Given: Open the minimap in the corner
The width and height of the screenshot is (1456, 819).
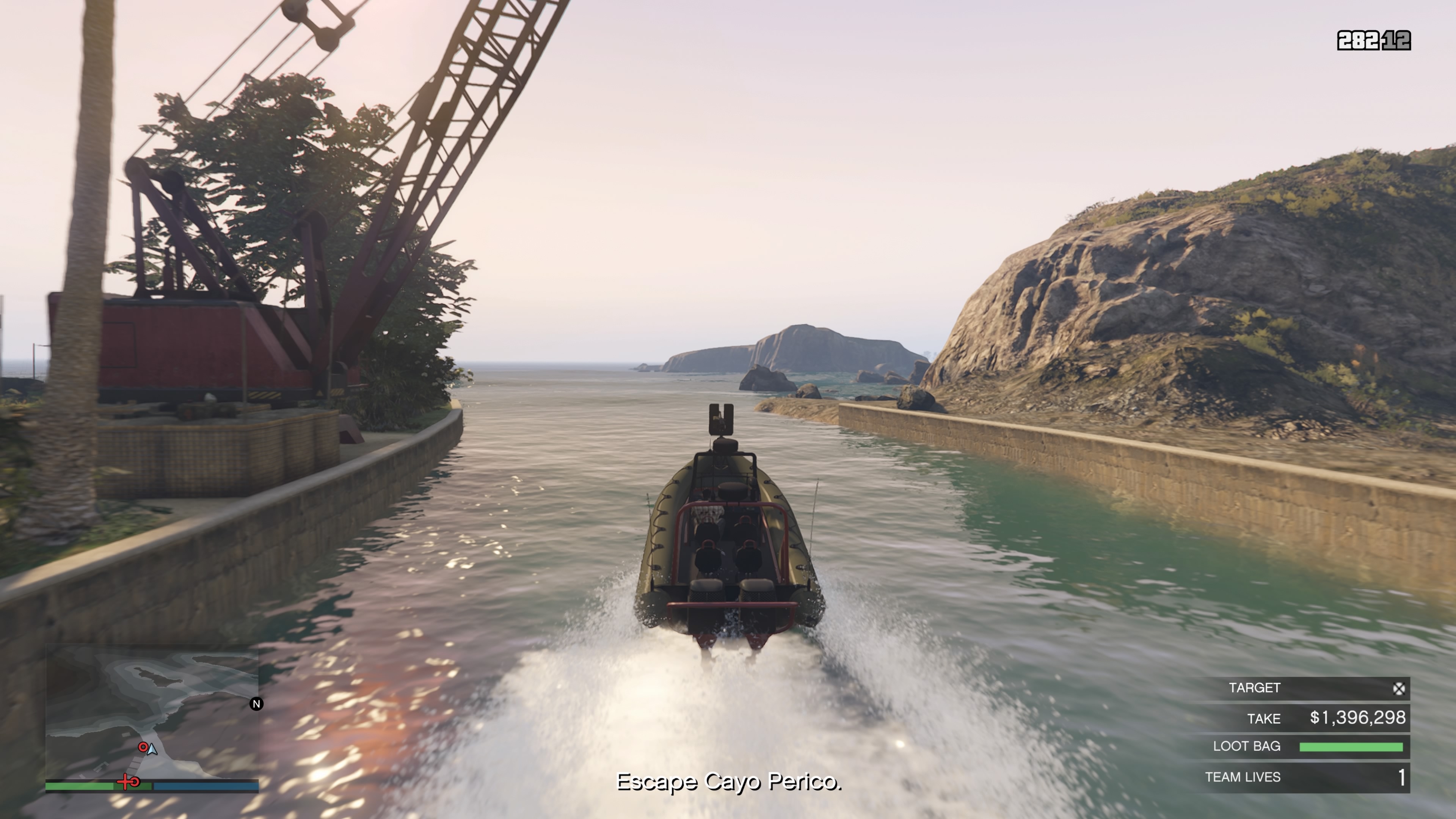Looking at the screenshot, I should click(152, 714).
